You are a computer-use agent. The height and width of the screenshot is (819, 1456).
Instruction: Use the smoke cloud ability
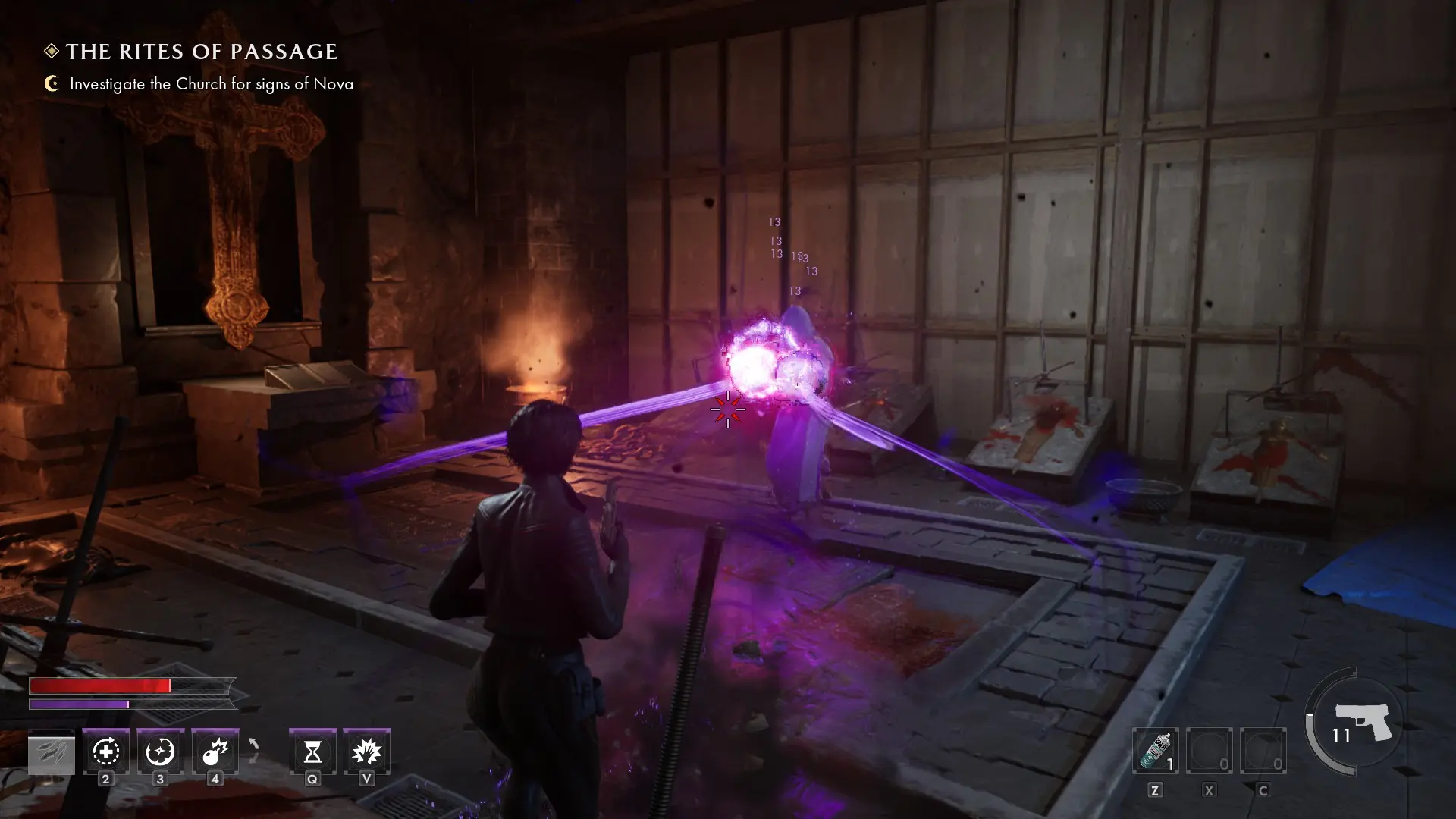coord(160,752)
